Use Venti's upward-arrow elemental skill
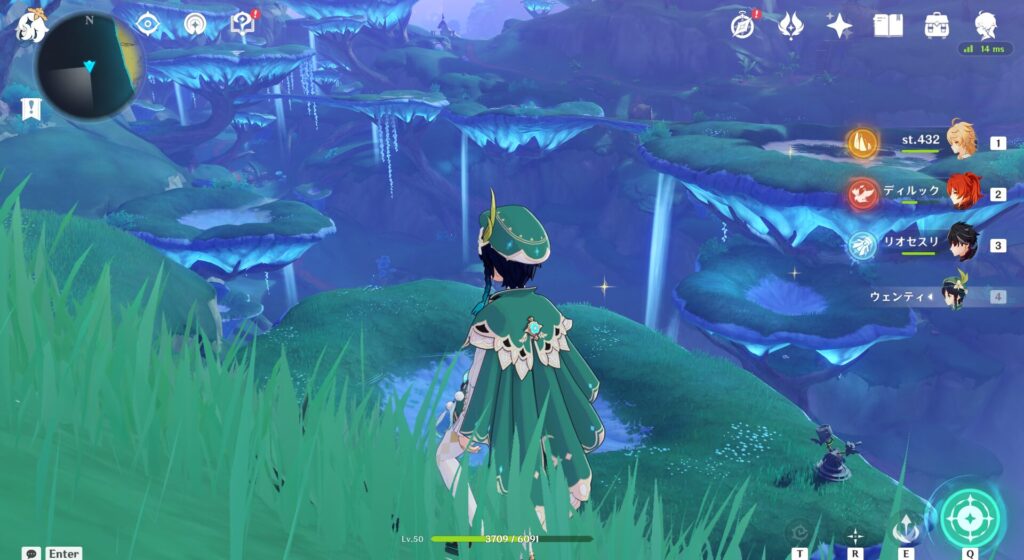The width and height of the screenshot is (1024, 560). (x=907, y=528)
